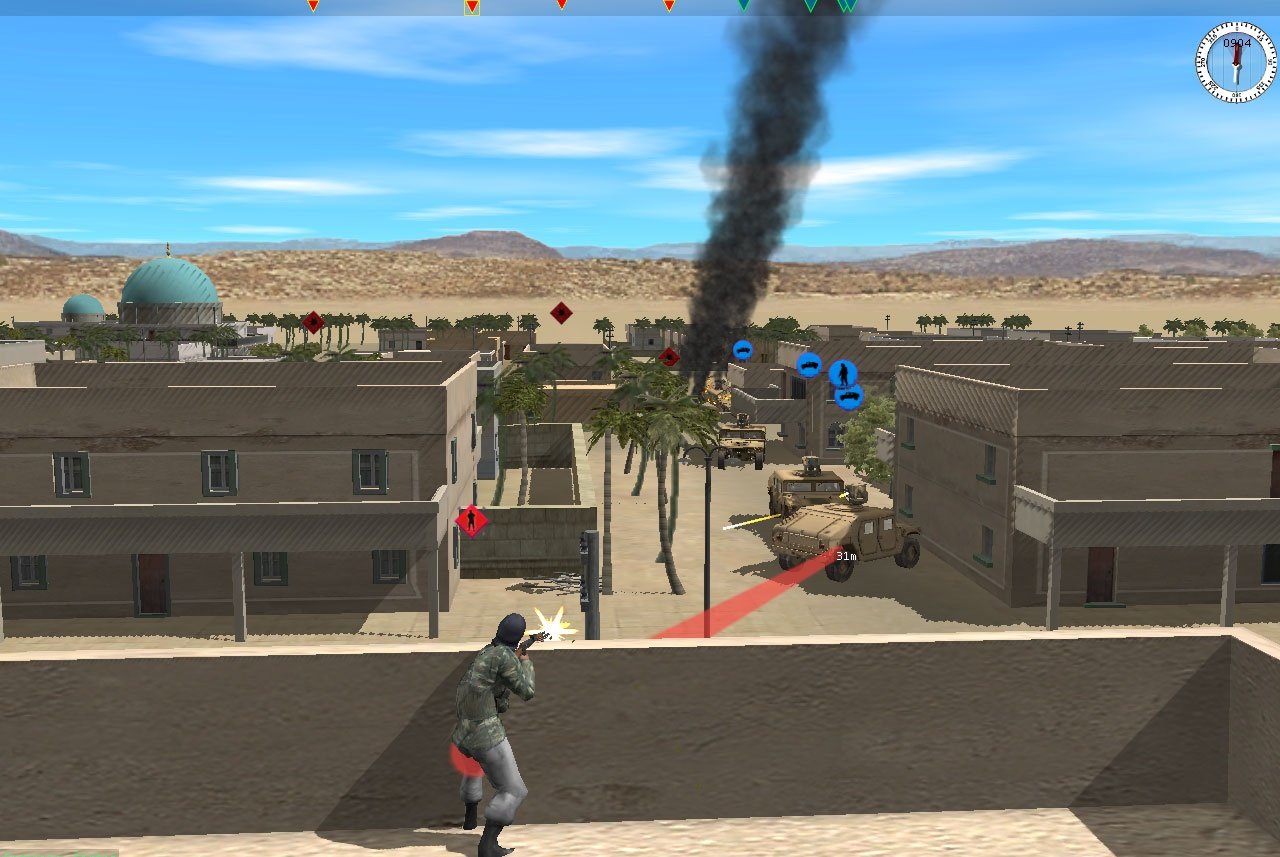
Task: Select the enemy diamond marker near the smoke column
Action: point(667,358)
